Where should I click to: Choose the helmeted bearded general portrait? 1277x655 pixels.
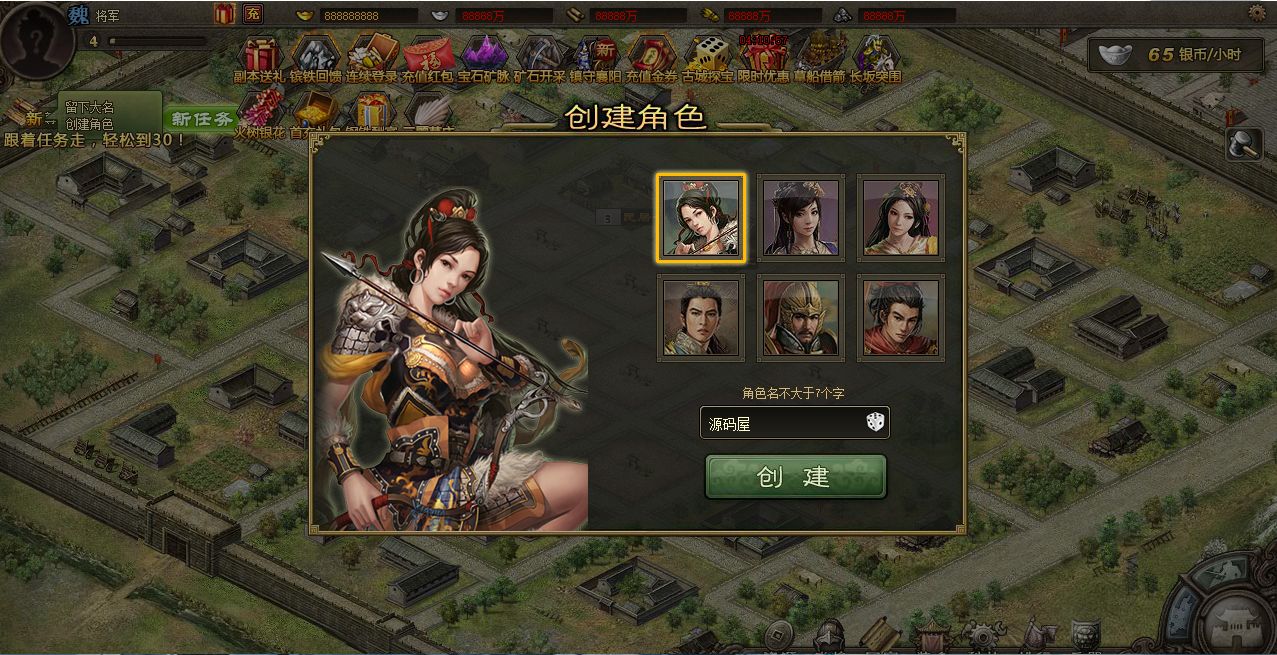pyautogui.click(x=801, y=318)
